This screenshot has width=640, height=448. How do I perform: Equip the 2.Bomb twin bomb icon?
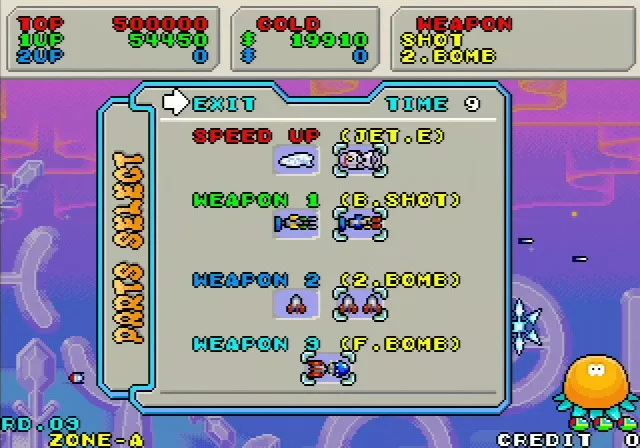tap(361, 303)
